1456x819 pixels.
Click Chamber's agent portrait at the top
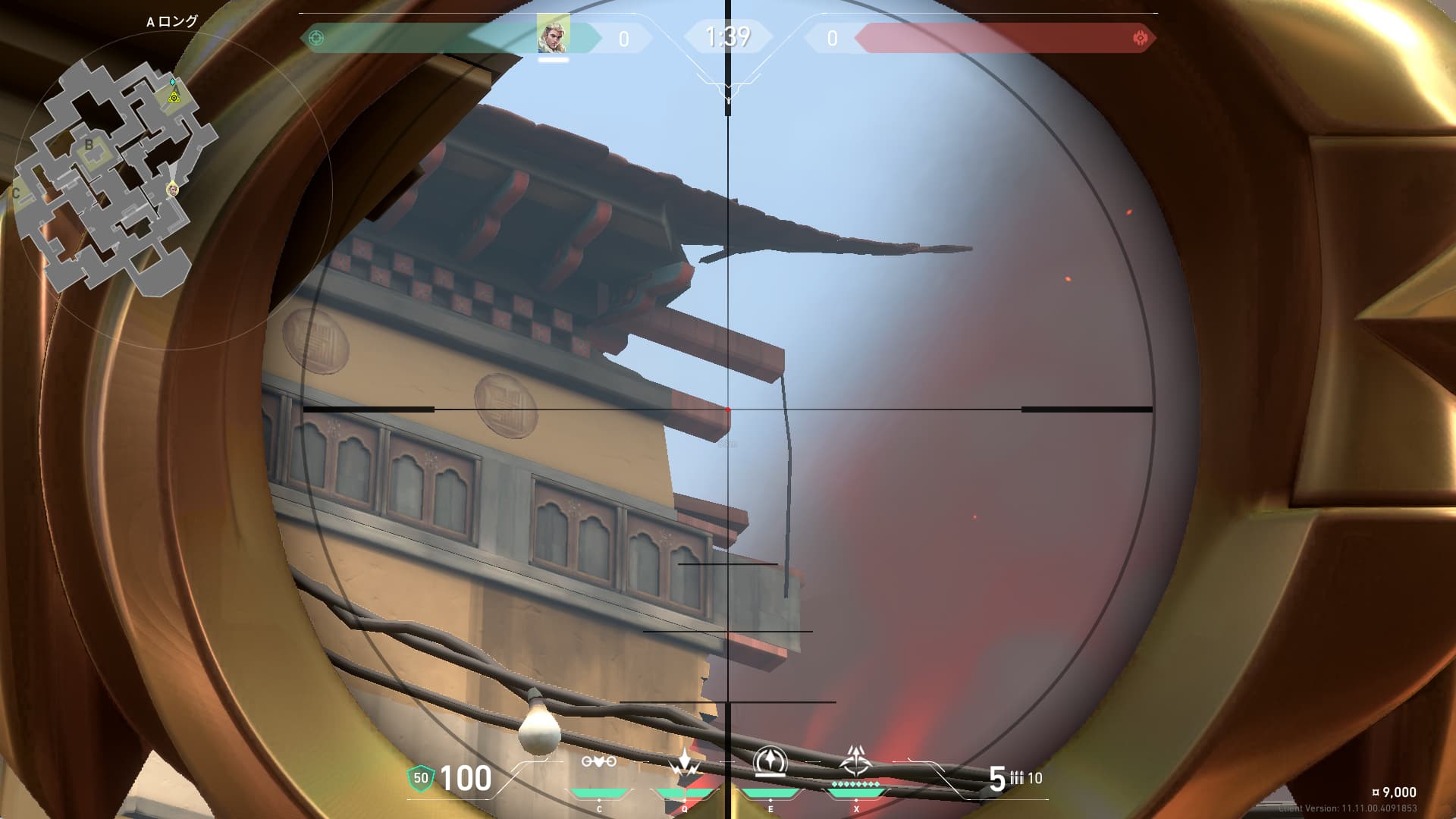553,33
